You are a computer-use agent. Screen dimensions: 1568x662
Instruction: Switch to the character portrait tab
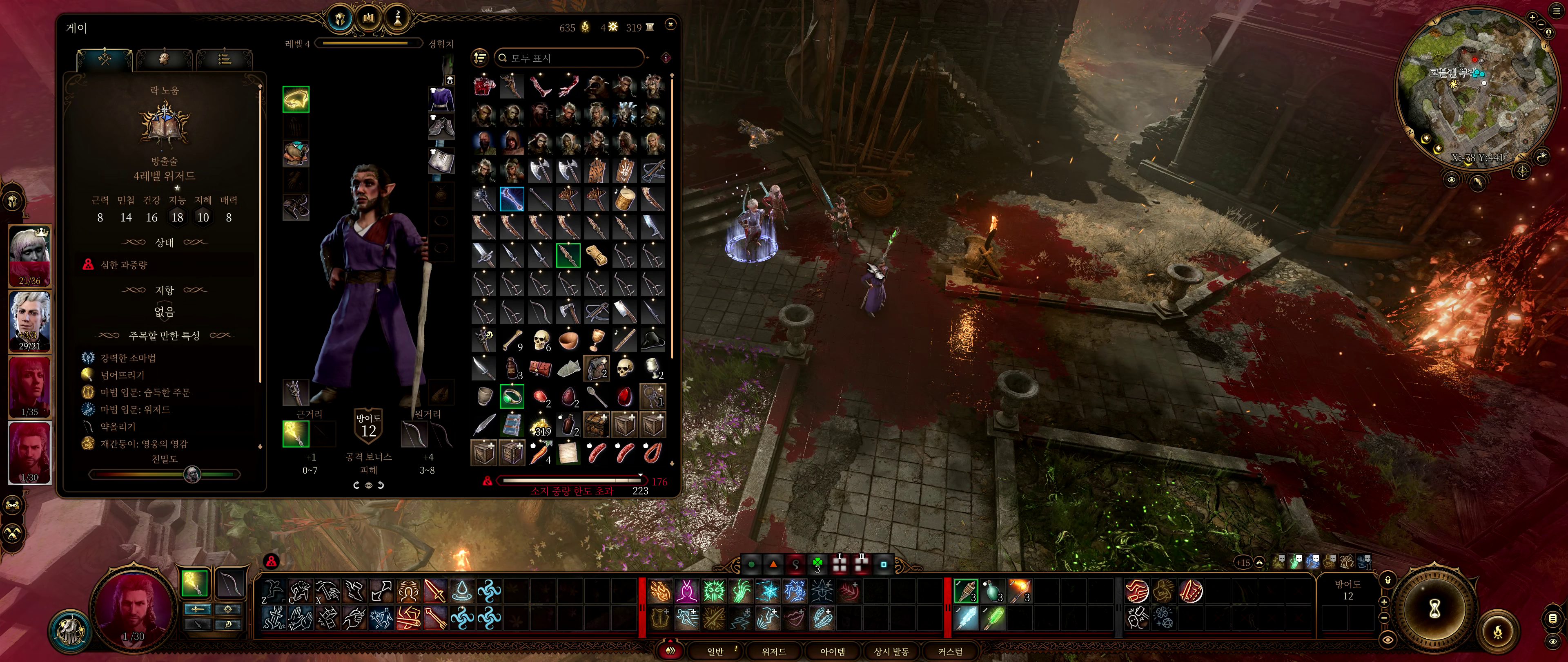tap(164, 59)
